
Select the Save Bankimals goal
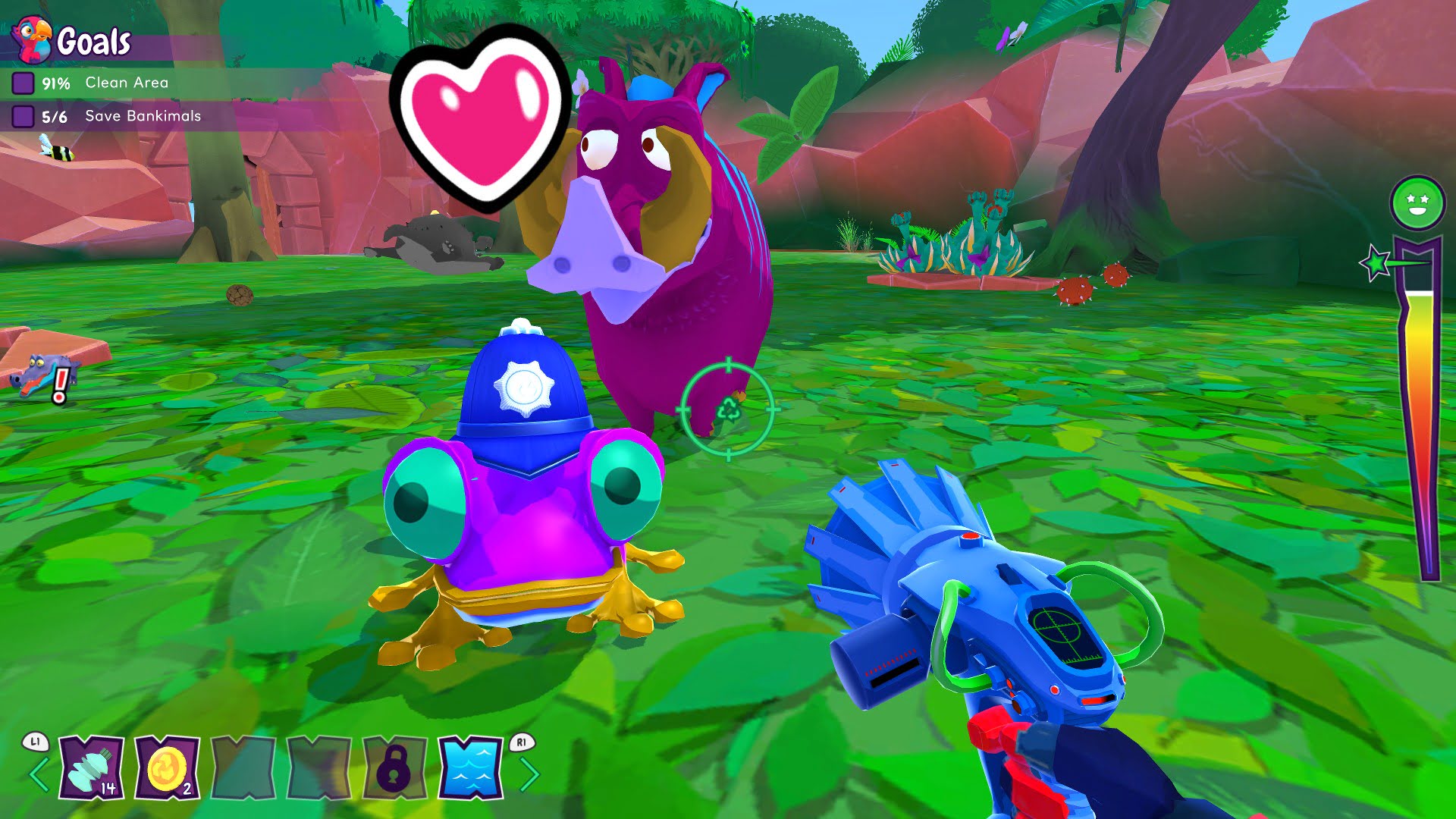(143, 116)
